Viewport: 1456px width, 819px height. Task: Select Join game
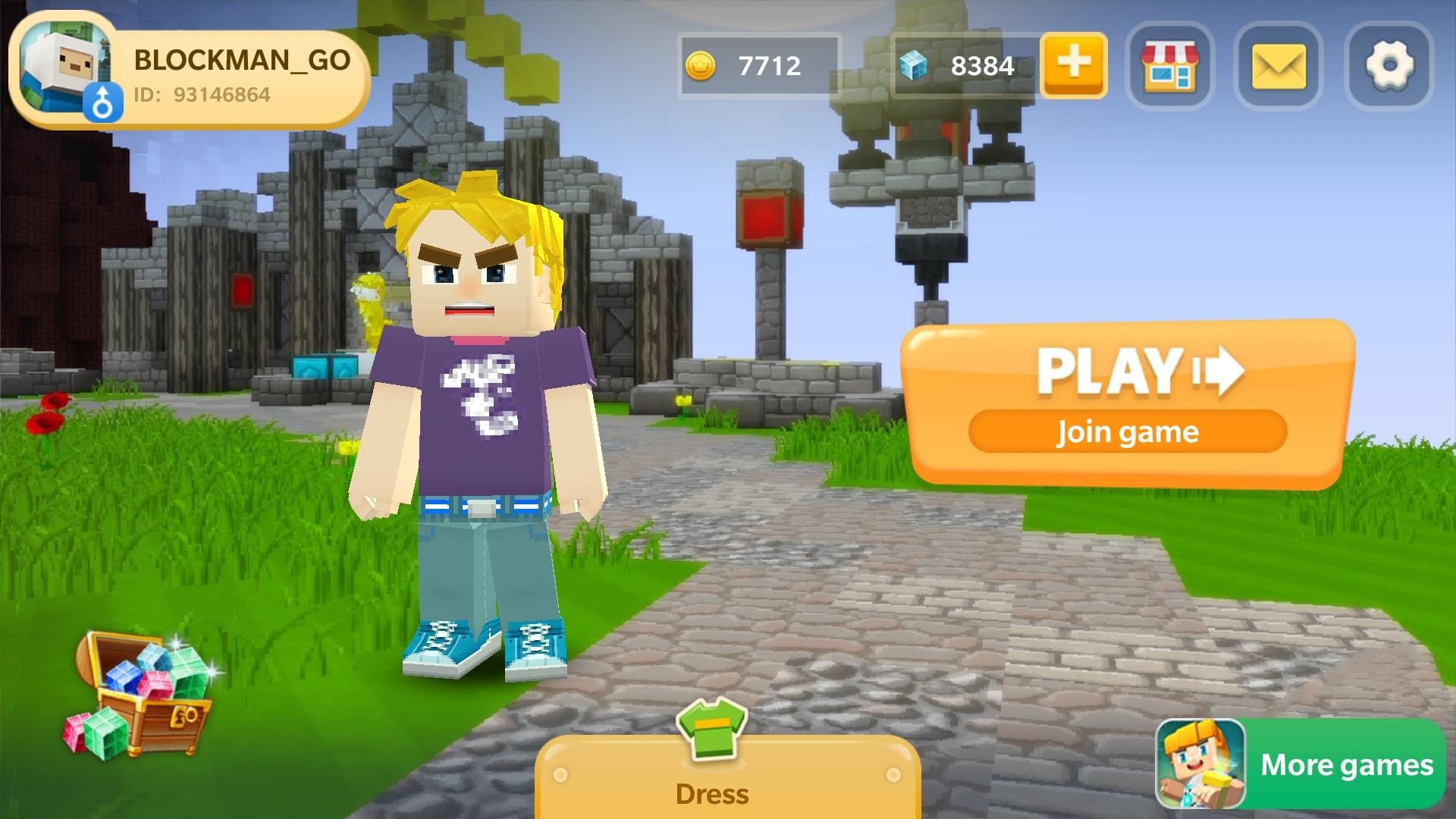[x=1127, y=431]
